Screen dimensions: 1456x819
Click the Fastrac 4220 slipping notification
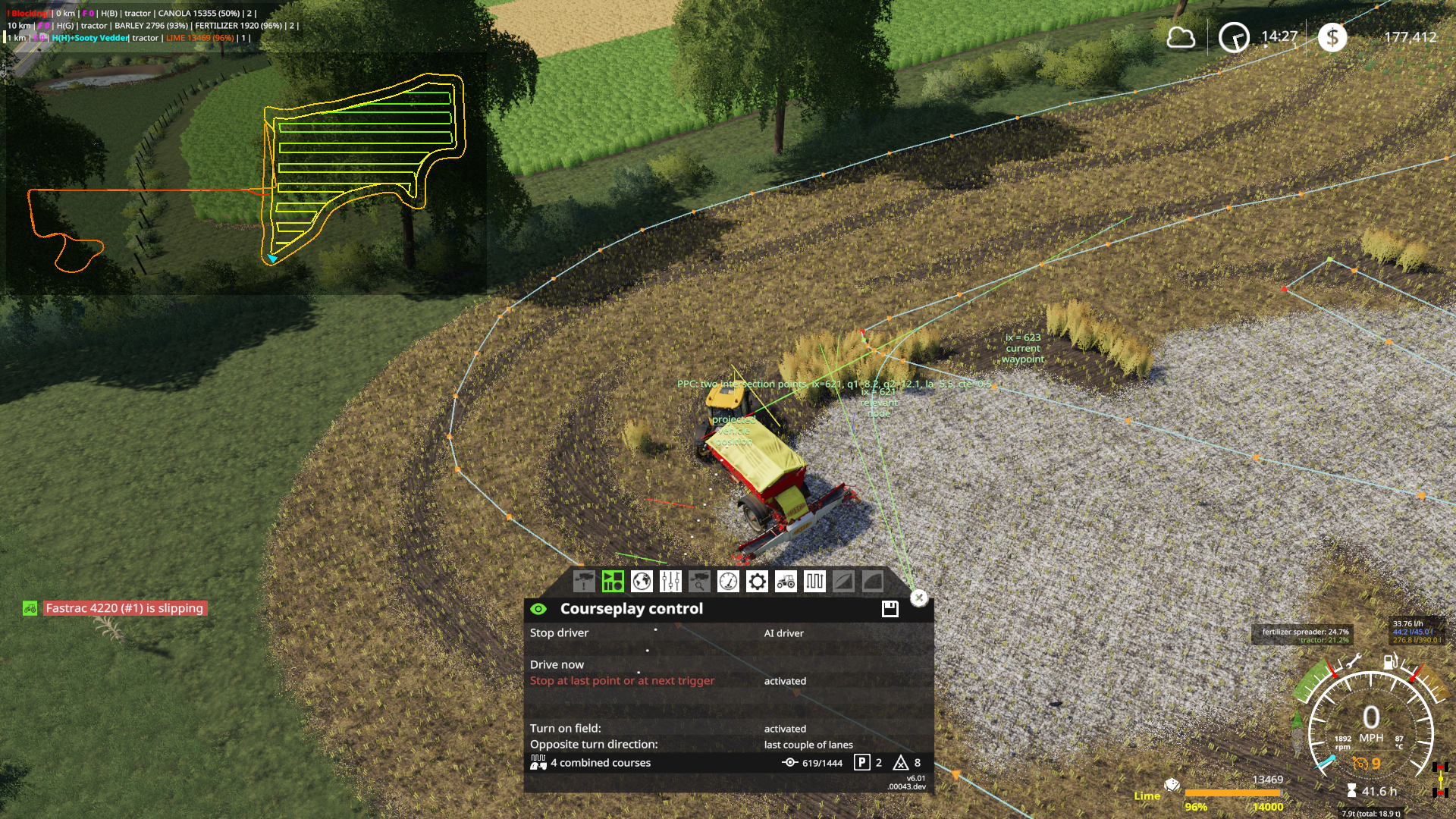pyautogui.click(x=124, y=608)
